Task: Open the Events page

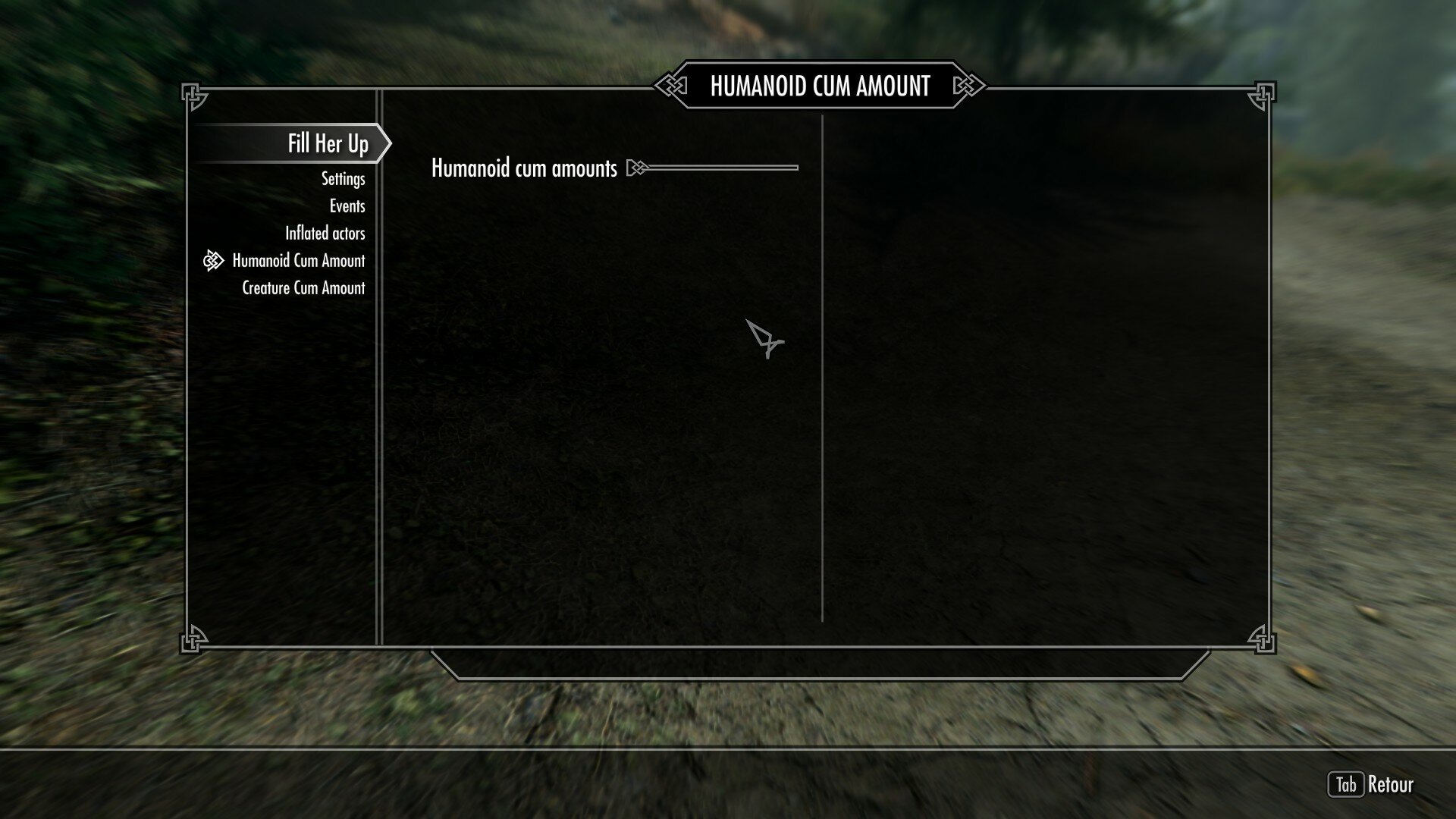Action: coord(347,206)
